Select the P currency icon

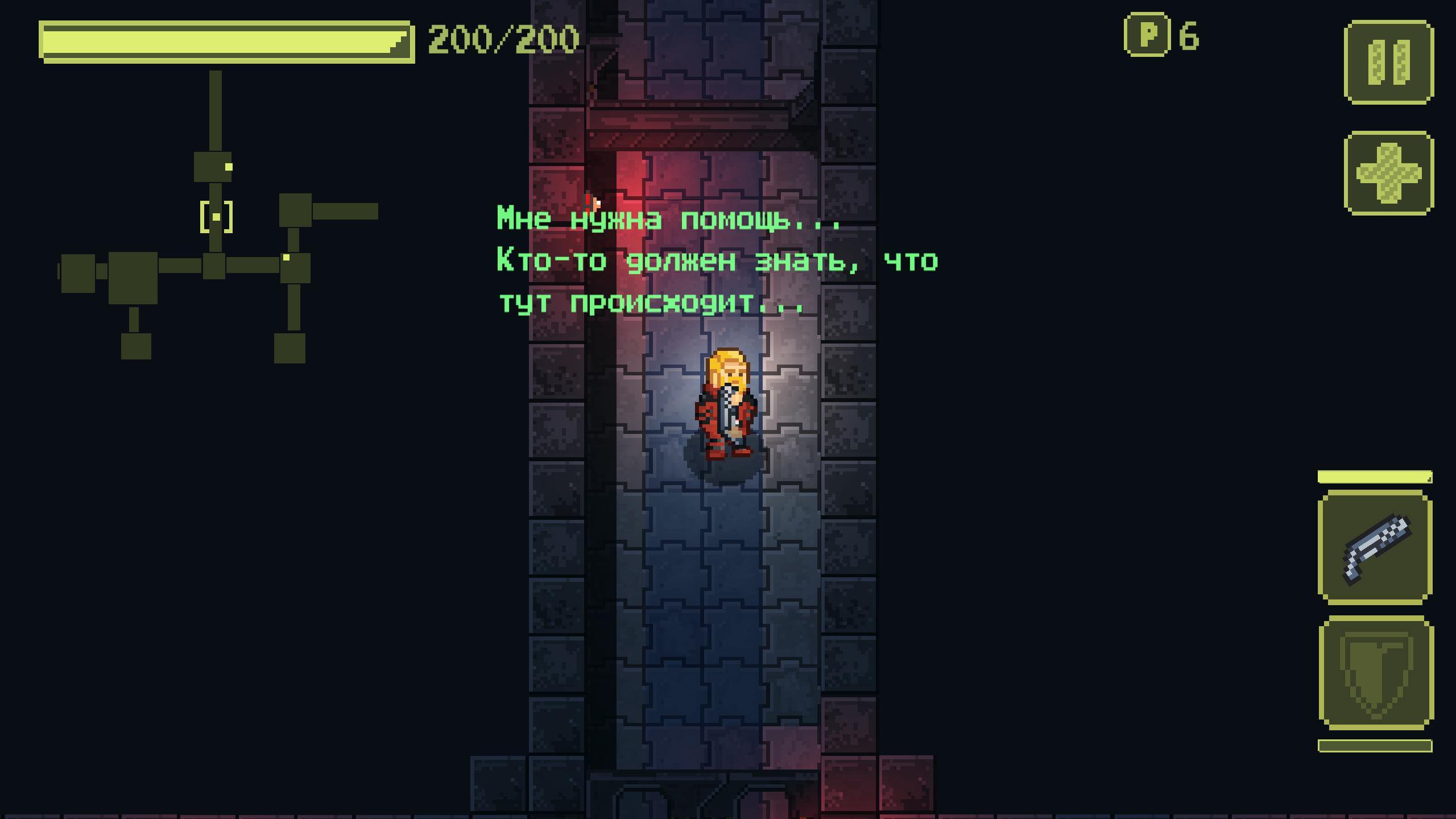coord(1147,35)
